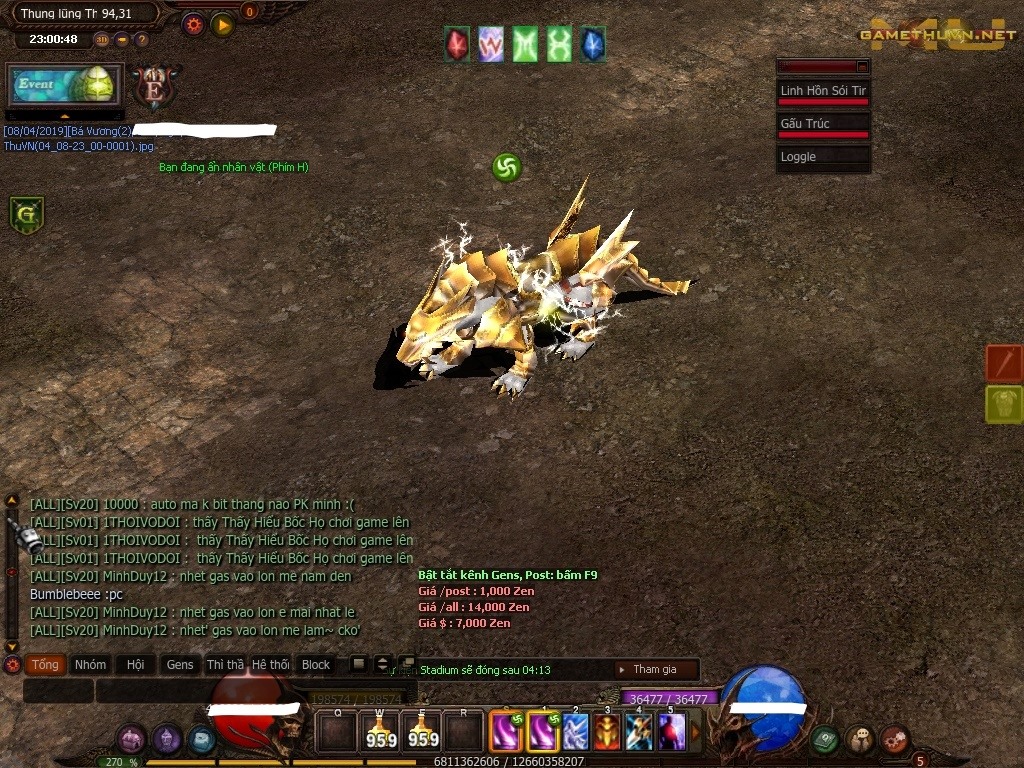The width and height of the screenshot is (1024, 768).
Task: Open the Block chat tab
Action: [x=316, y=665]
